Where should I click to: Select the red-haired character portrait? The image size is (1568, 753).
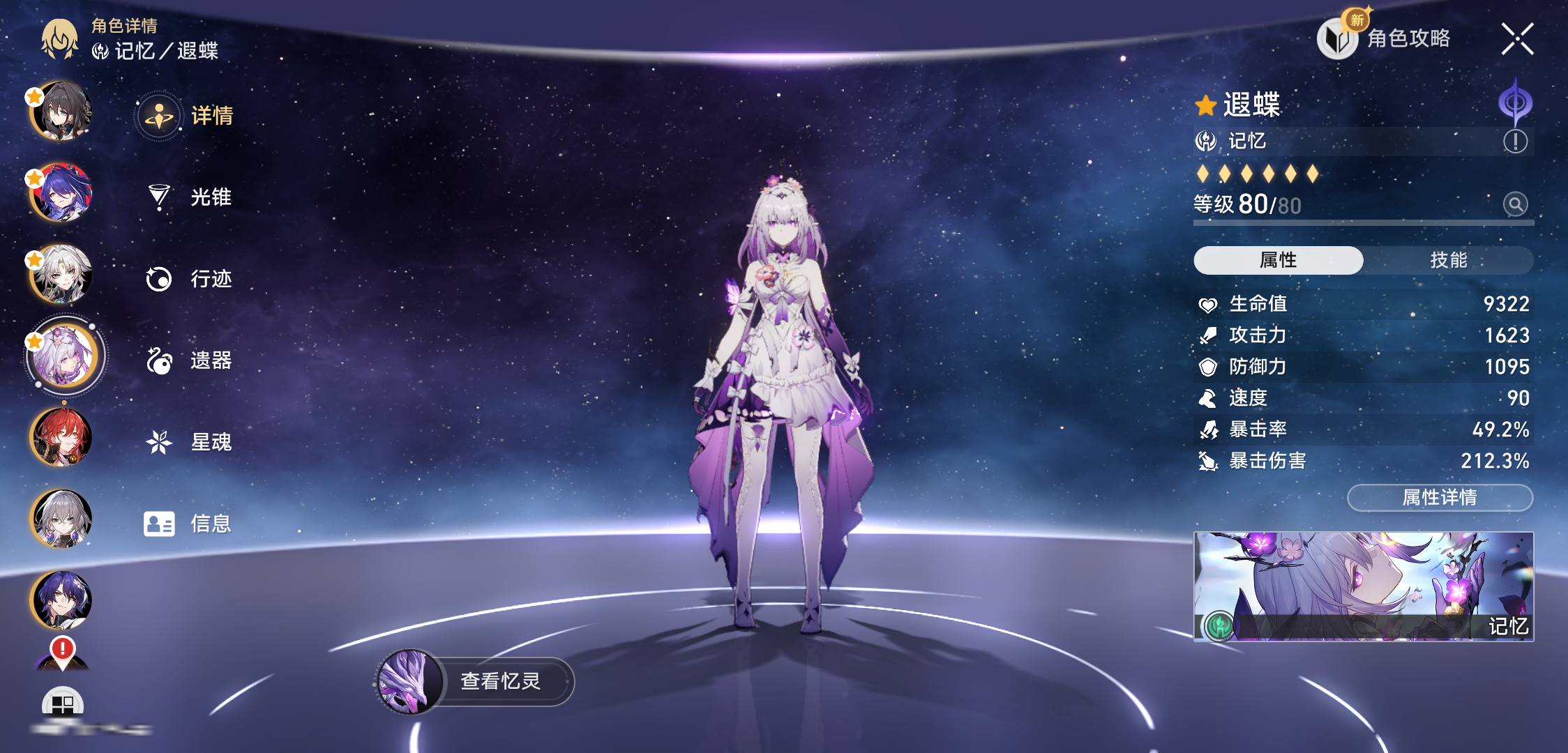(61, 437)
